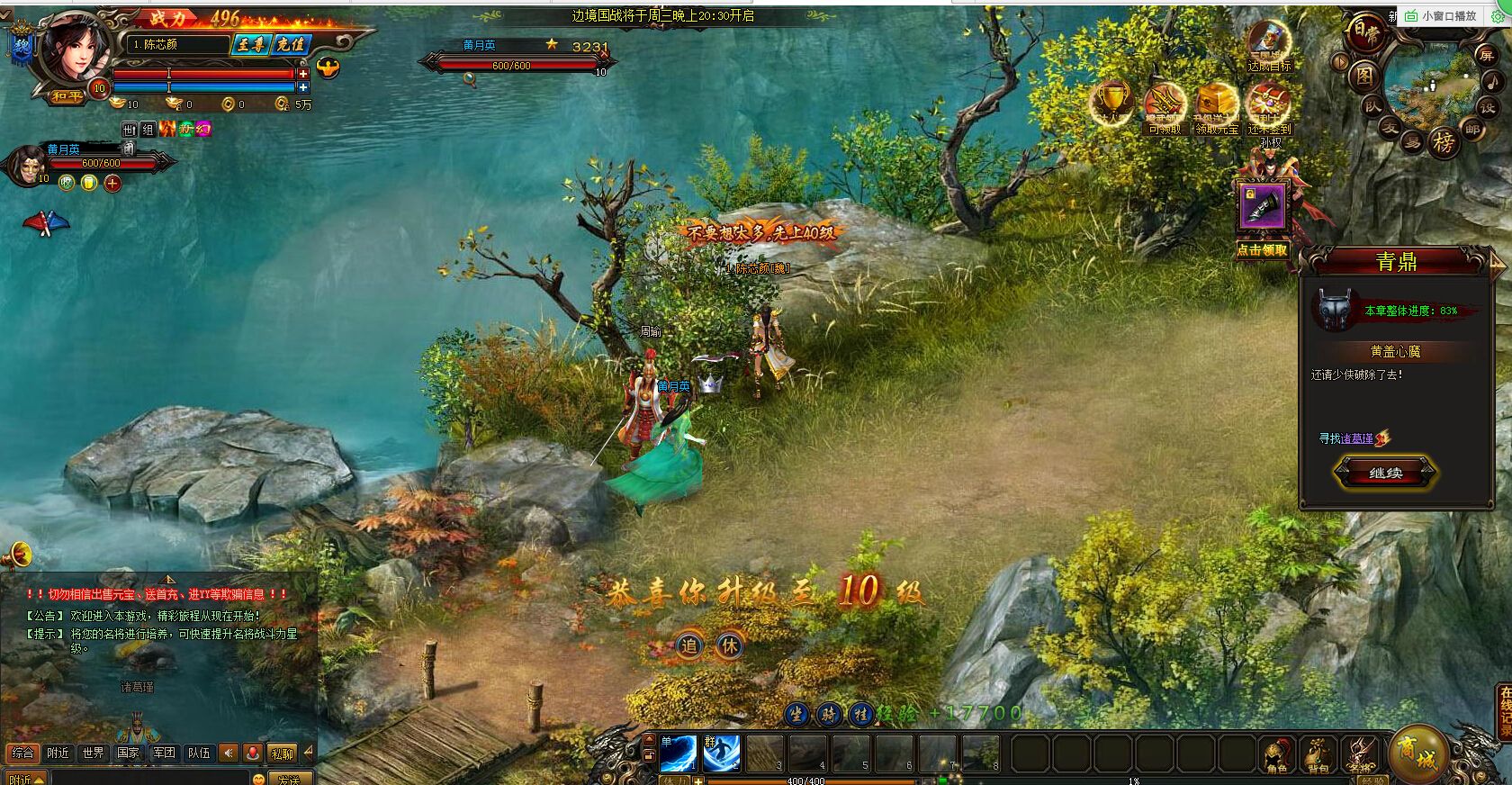The height and width of the screenshot is (785, 1512).
Task: Switch to the 国家 nation chat tab
Action: click(128, 753)
